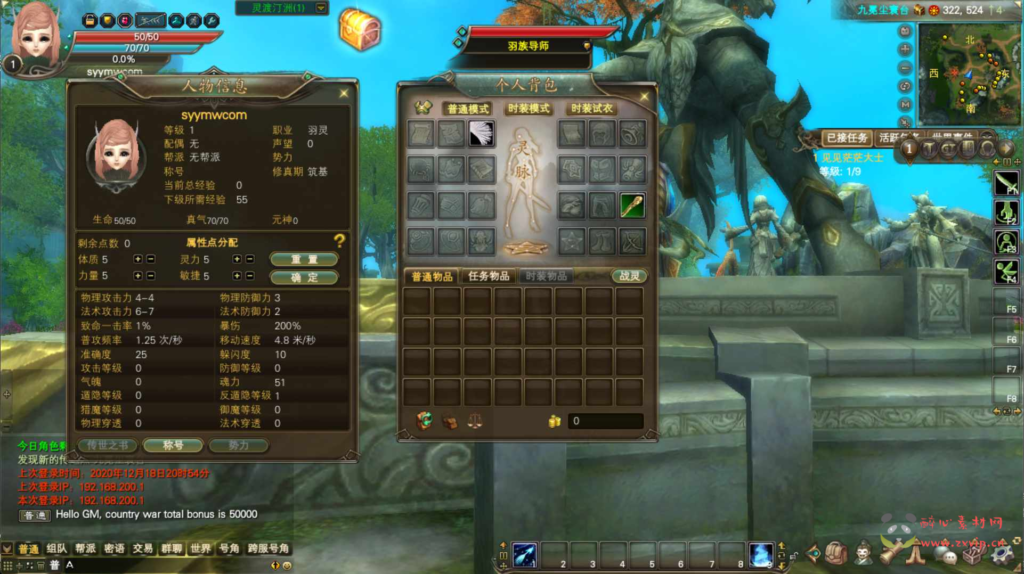Click the yellow question mark help icon
The width and height of the screenshot is (1024, 574).
click(340, 241)
